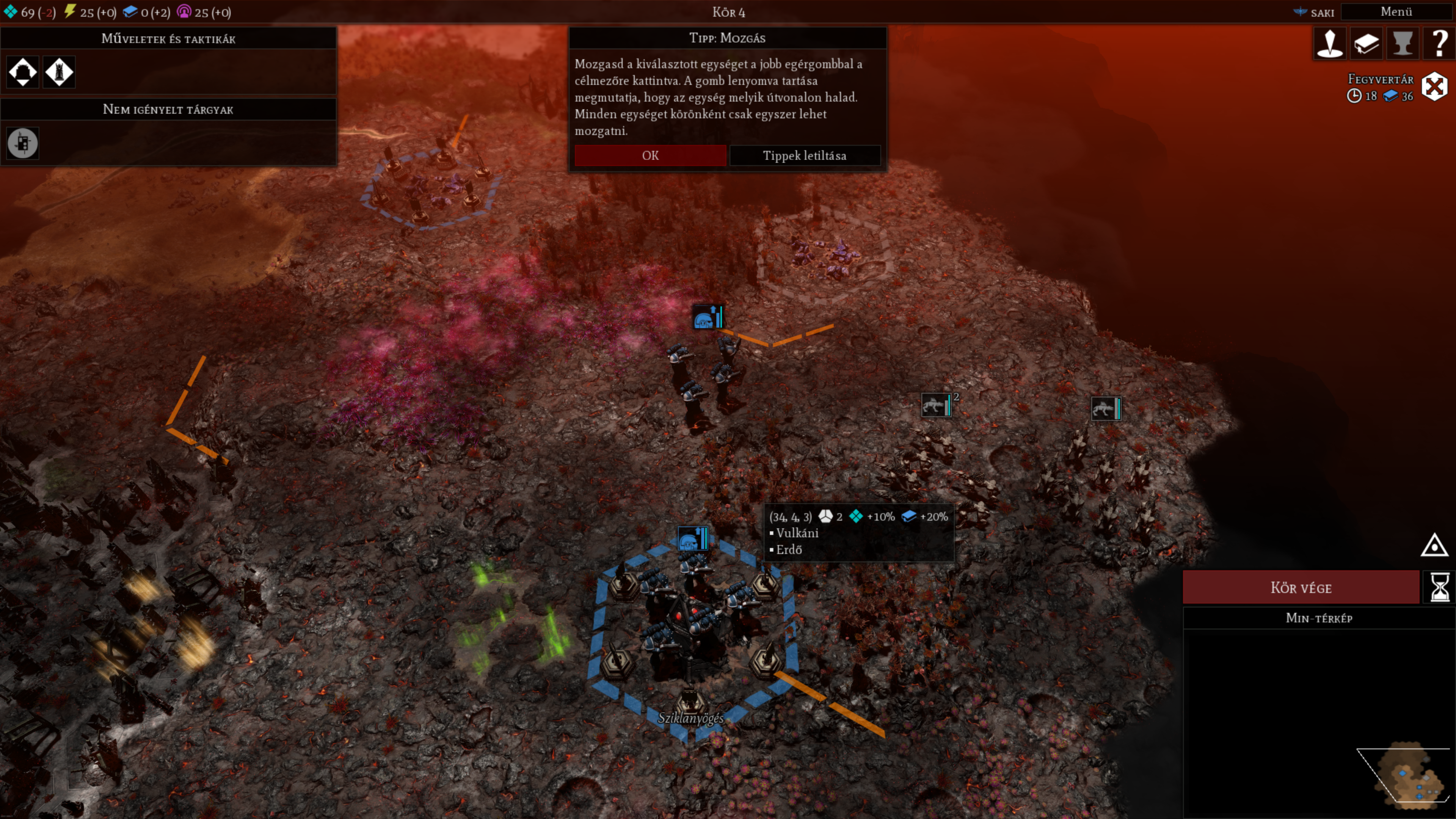
Task: Select the unclaimed item round icon
Action: coord(23,143)
